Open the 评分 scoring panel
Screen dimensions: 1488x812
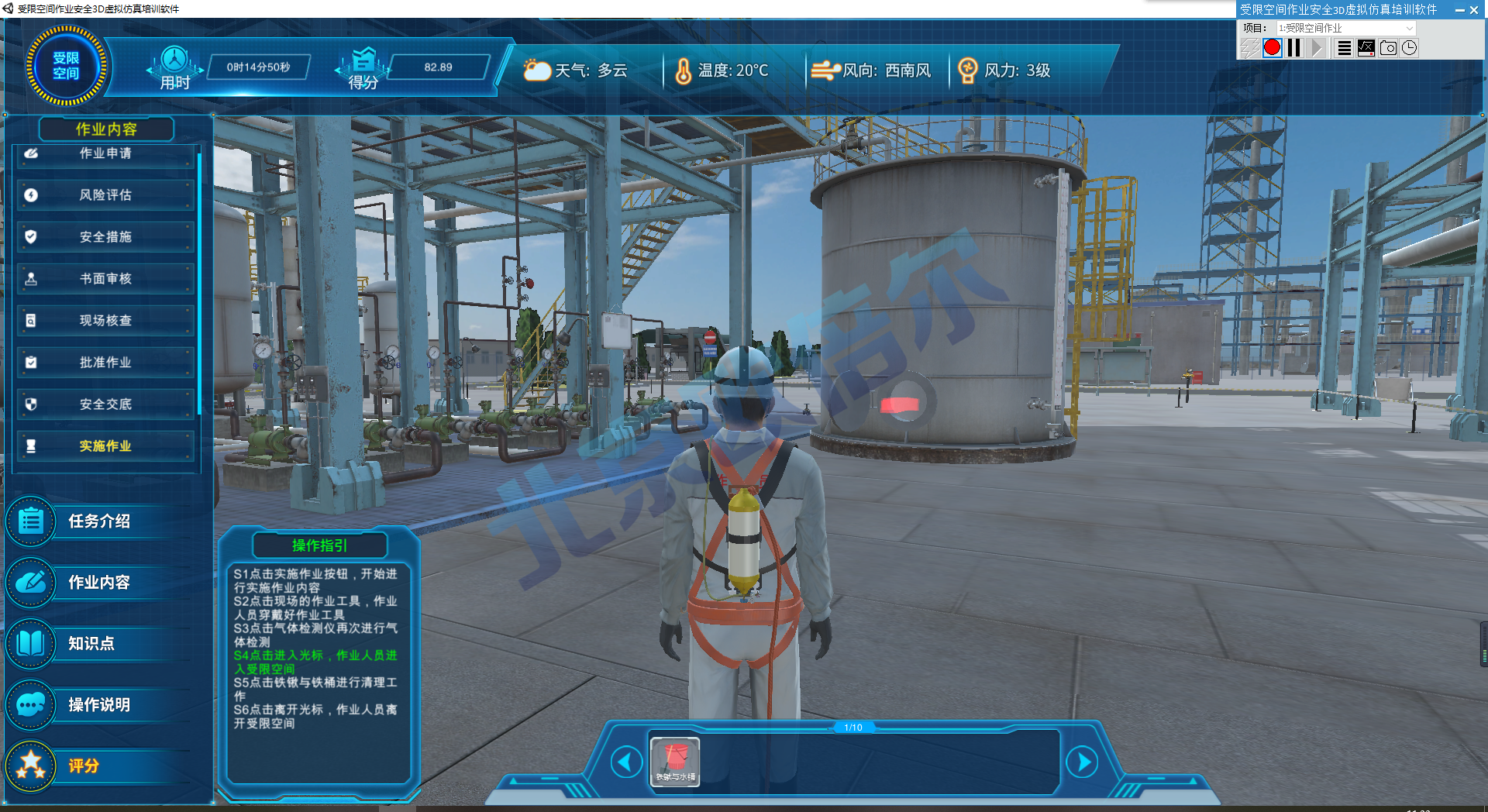(x=83, y=766)
